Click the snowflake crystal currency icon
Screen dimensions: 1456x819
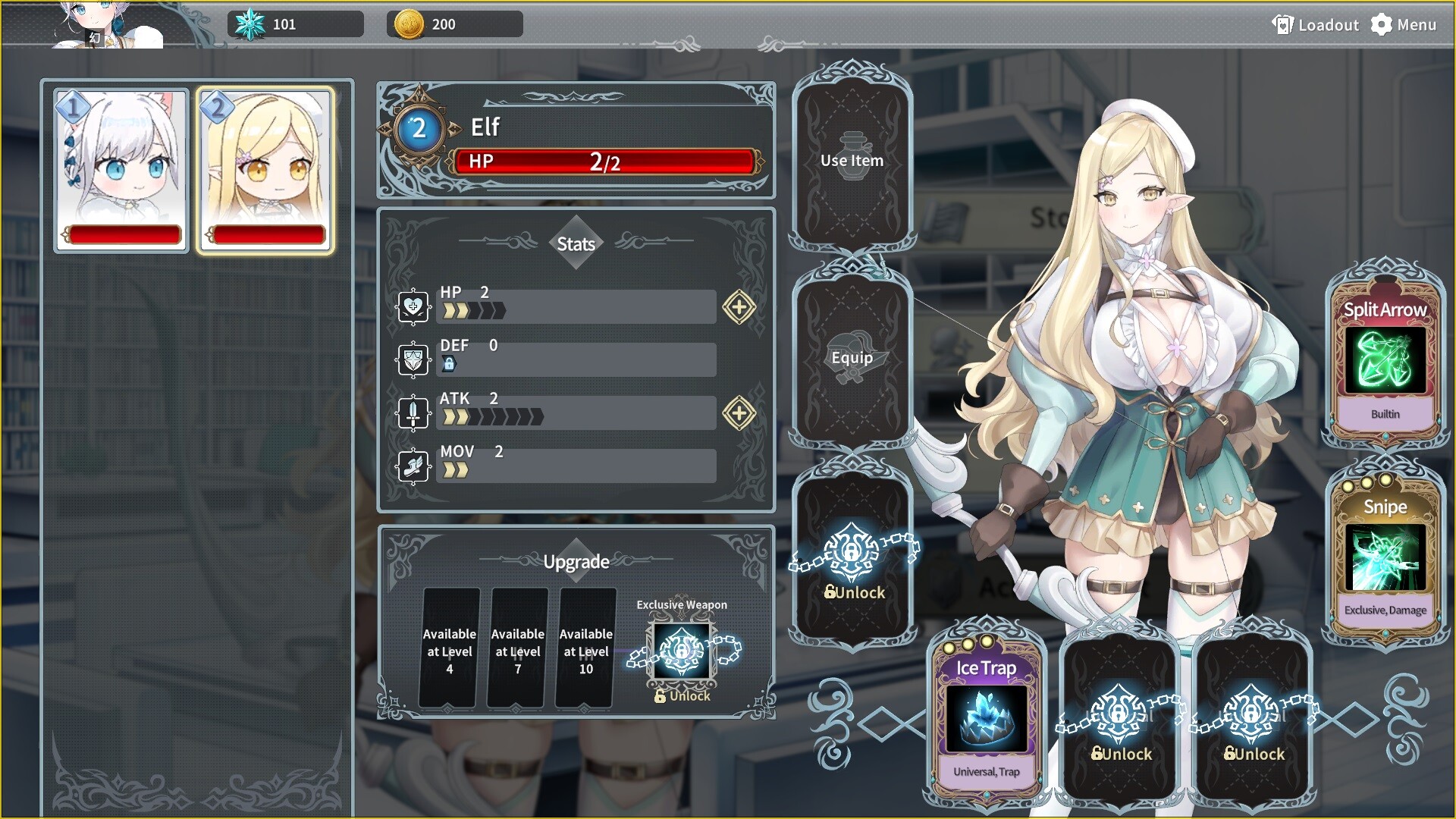coord(251,24)
